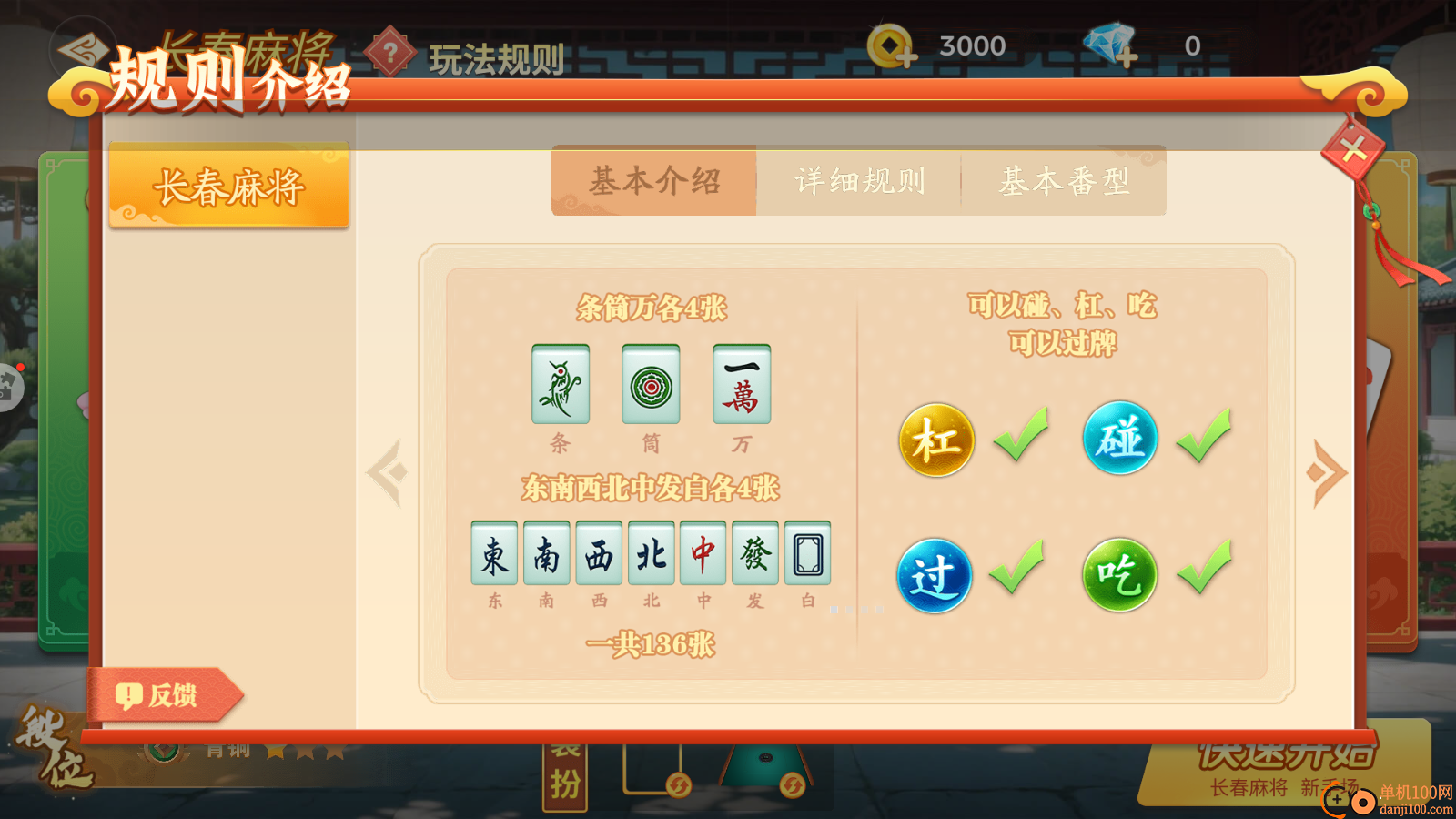Open the 详细规则 tab
The height and width of the screenshot is (819, 1456).
click(859, 180)
